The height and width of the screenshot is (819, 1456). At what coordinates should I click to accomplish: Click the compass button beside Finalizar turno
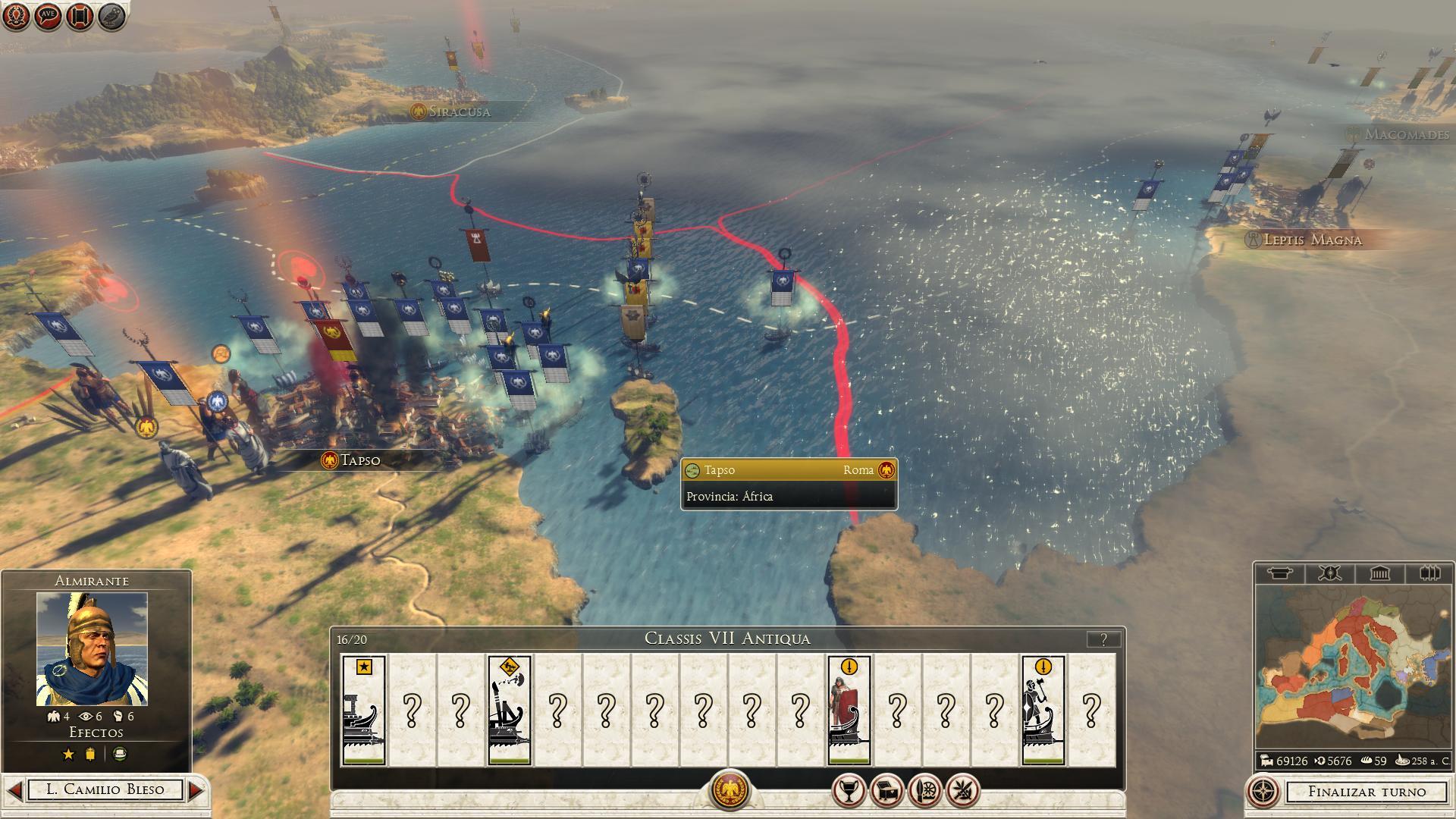1263,792
